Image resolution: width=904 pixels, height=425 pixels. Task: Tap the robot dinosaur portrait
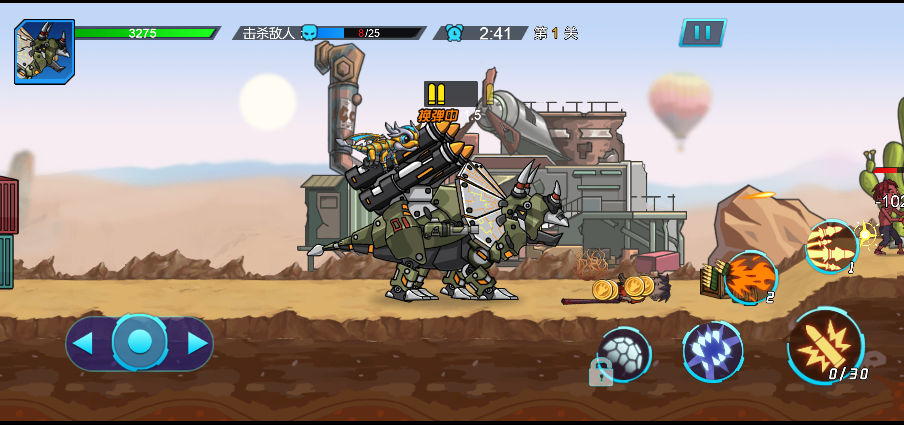(x=44, y=52)
